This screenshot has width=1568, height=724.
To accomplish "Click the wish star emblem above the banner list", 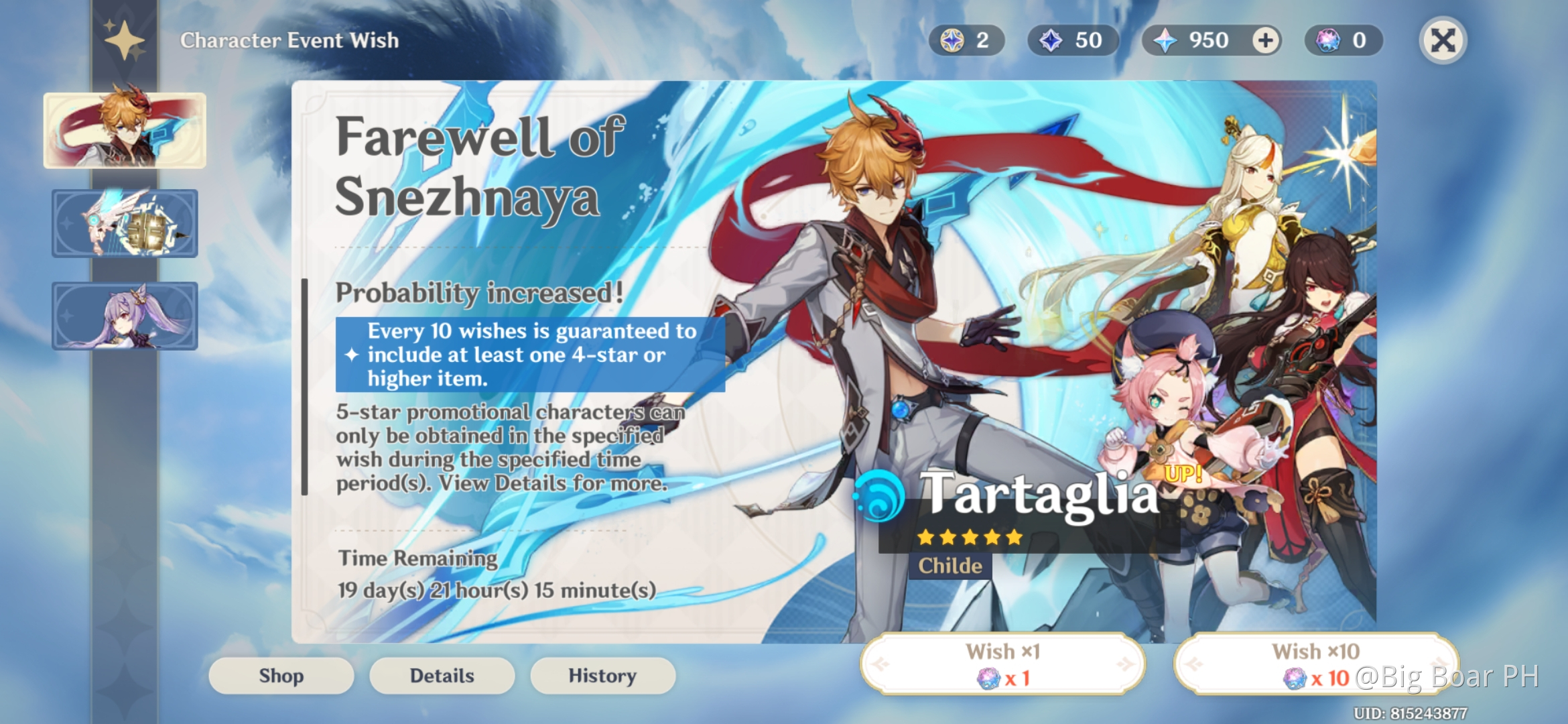I will tap(123, 42).
